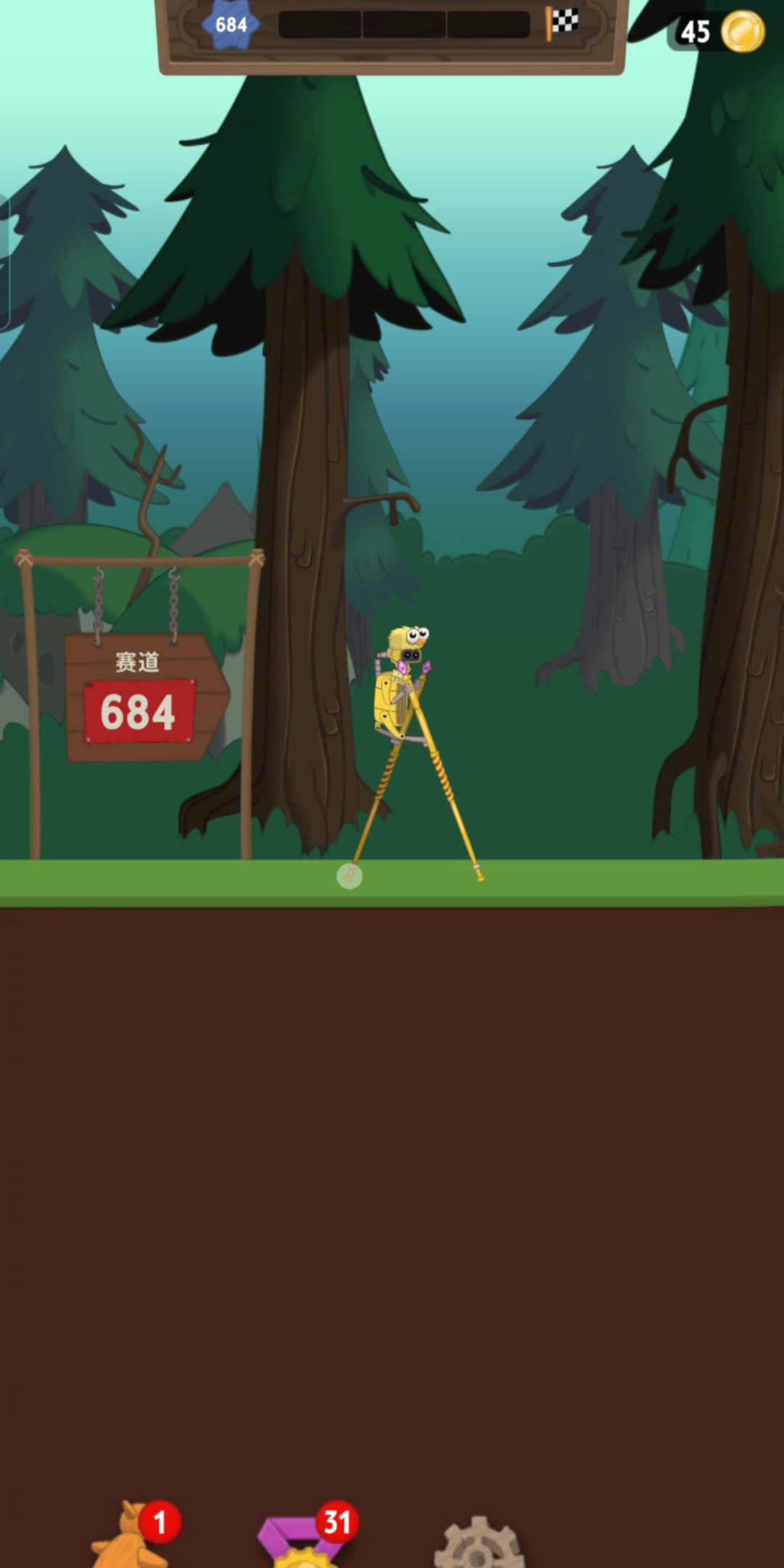Open the orange character skins menu
This screenshot has height=1568, width=784.
pos(129,1540)
